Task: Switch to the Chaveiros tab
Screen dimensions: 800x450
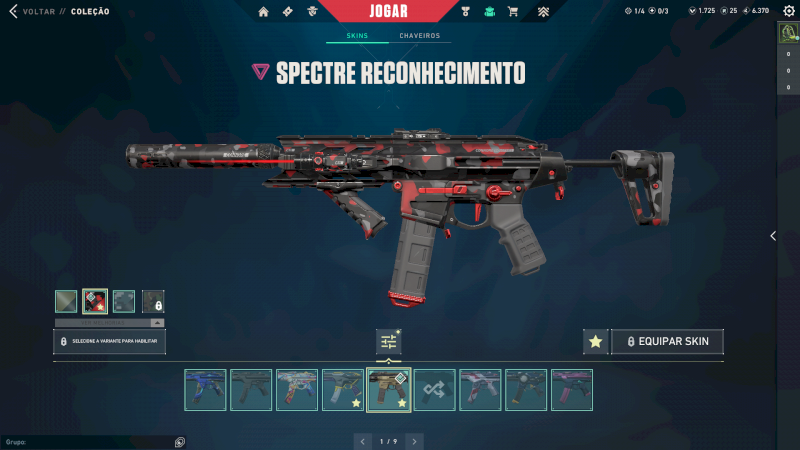Action: pyautogui.click(x=419, y=36)
